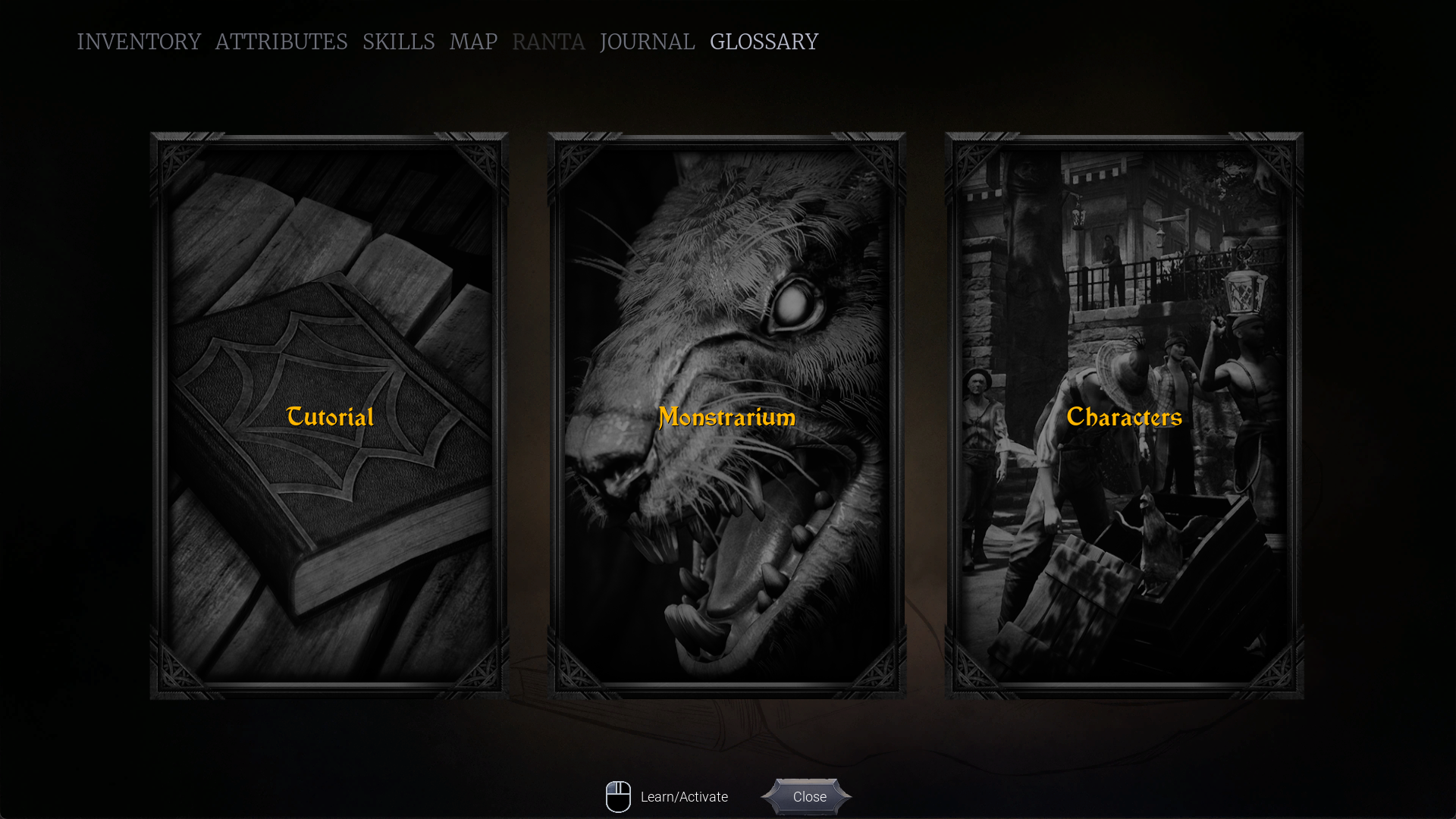Viewport: 1456px width, 819px height.
Task: View the Characters glossary card
Action: 1124,416
